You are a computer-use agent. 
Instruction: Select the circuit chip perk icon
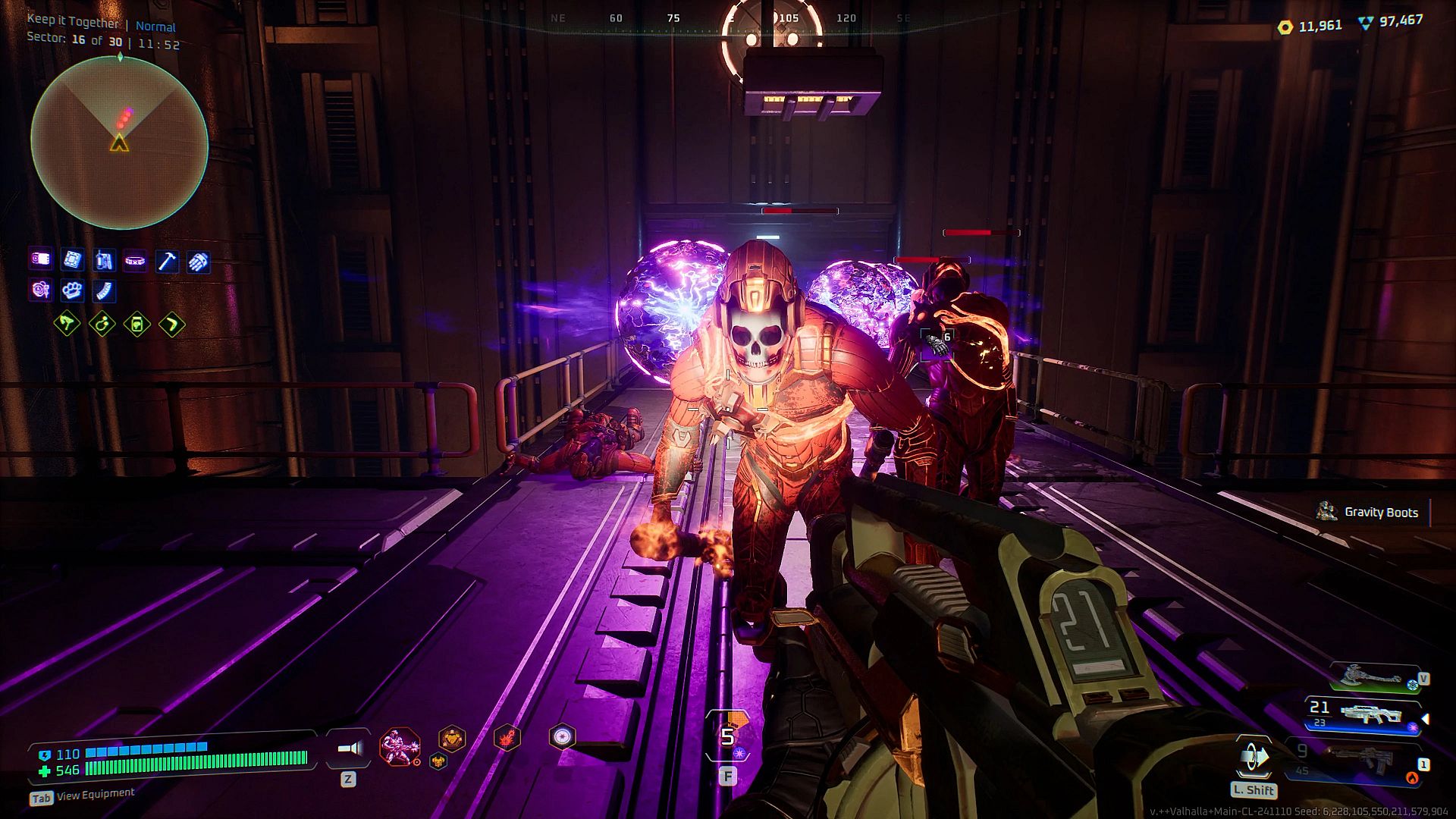[72, 260]
